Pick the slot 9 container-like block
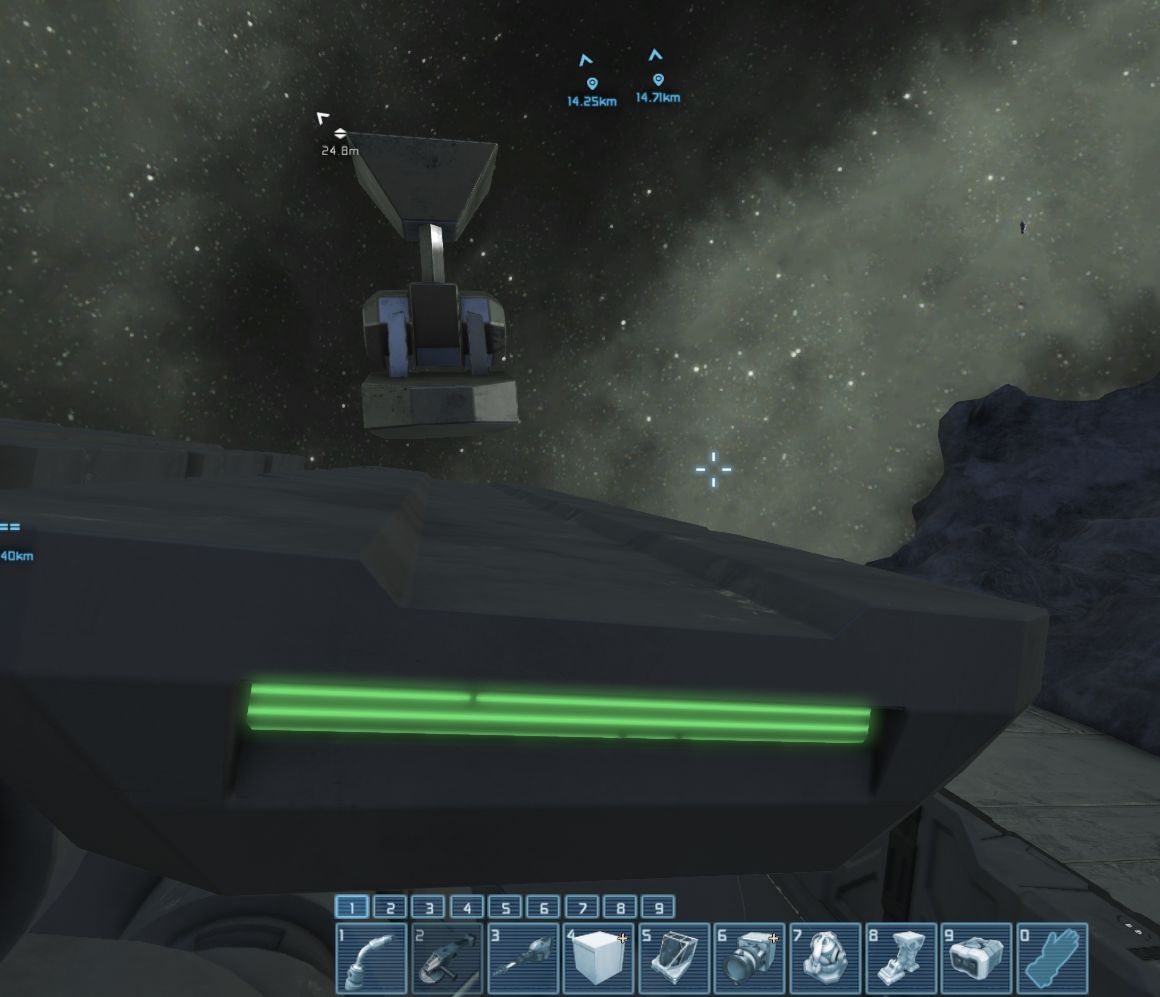Viewport: 1160px width, 997px height. (978, 958)
